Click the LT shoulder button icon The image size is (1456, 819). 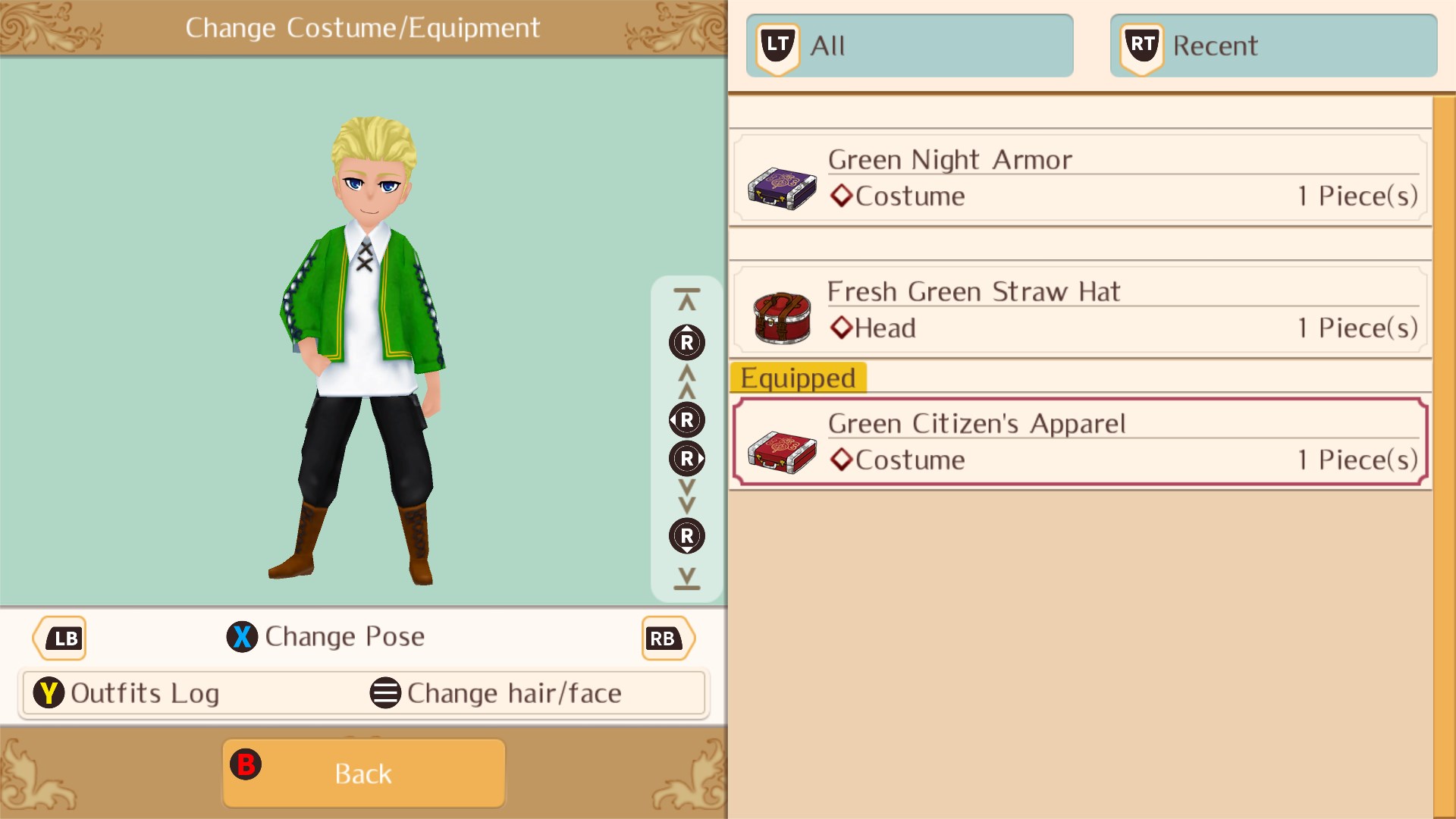click(x=777, y=45)
